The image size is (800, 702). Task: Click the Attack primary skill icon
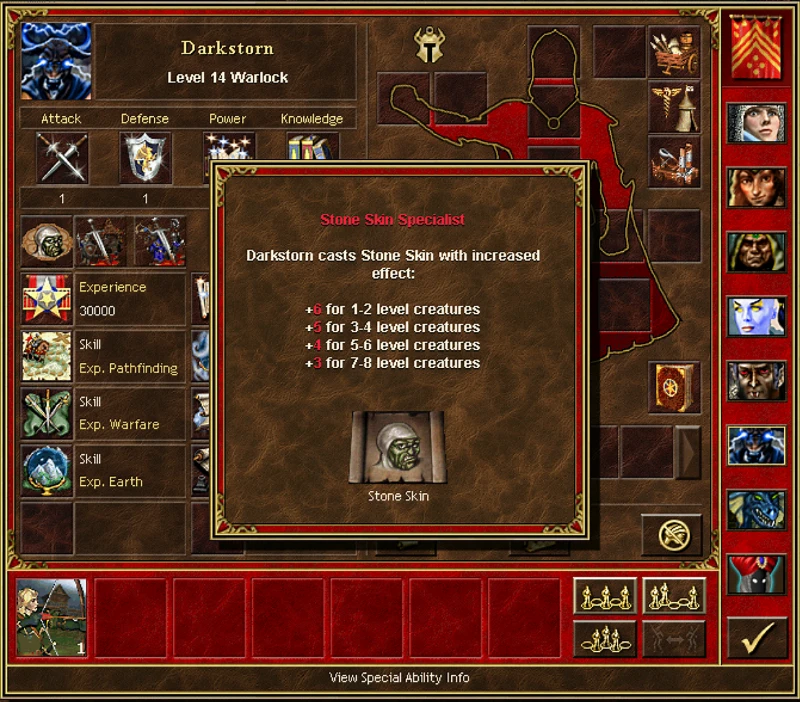point(62,158)
